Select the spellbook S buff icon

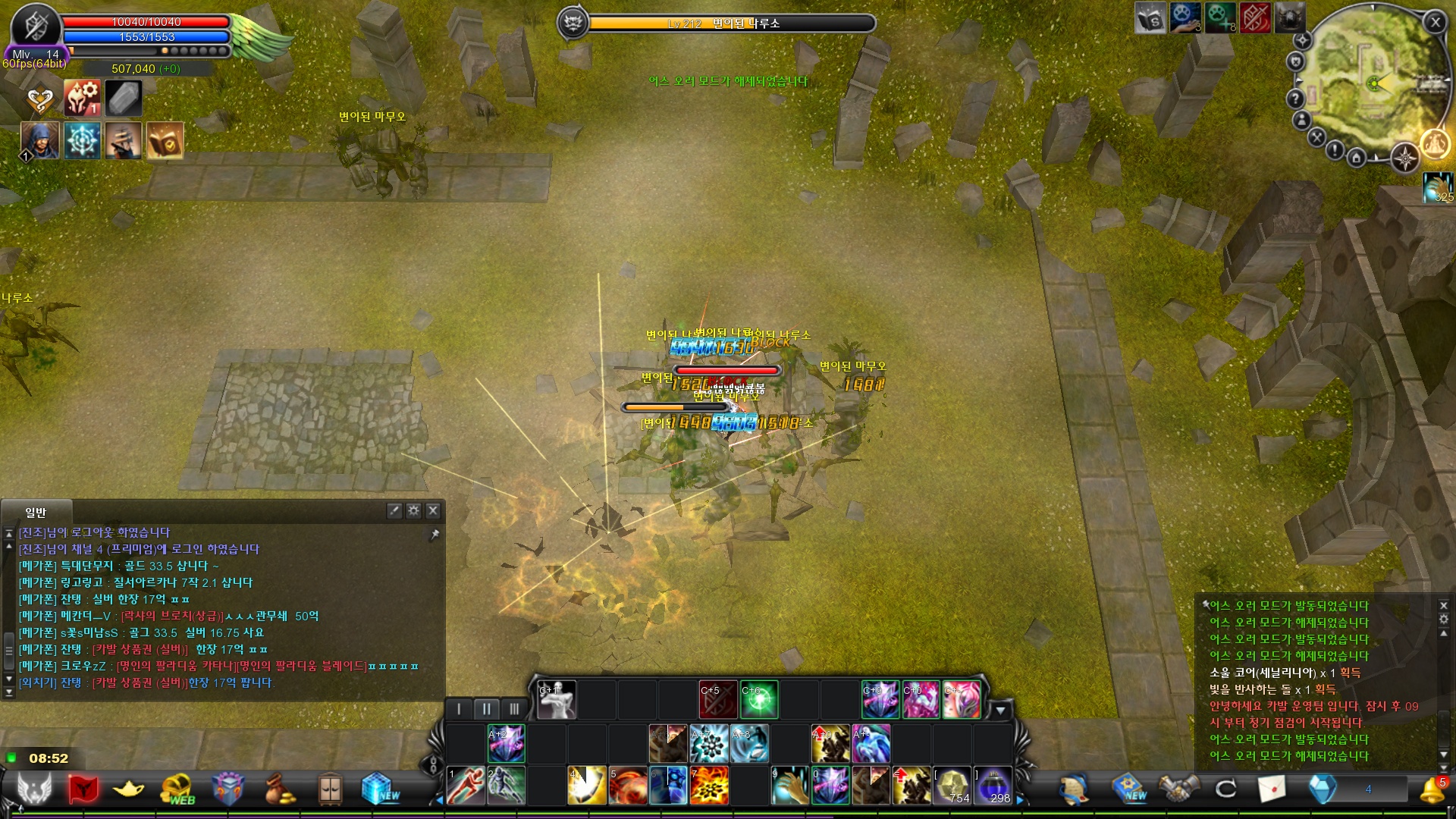coord(1150,18)
